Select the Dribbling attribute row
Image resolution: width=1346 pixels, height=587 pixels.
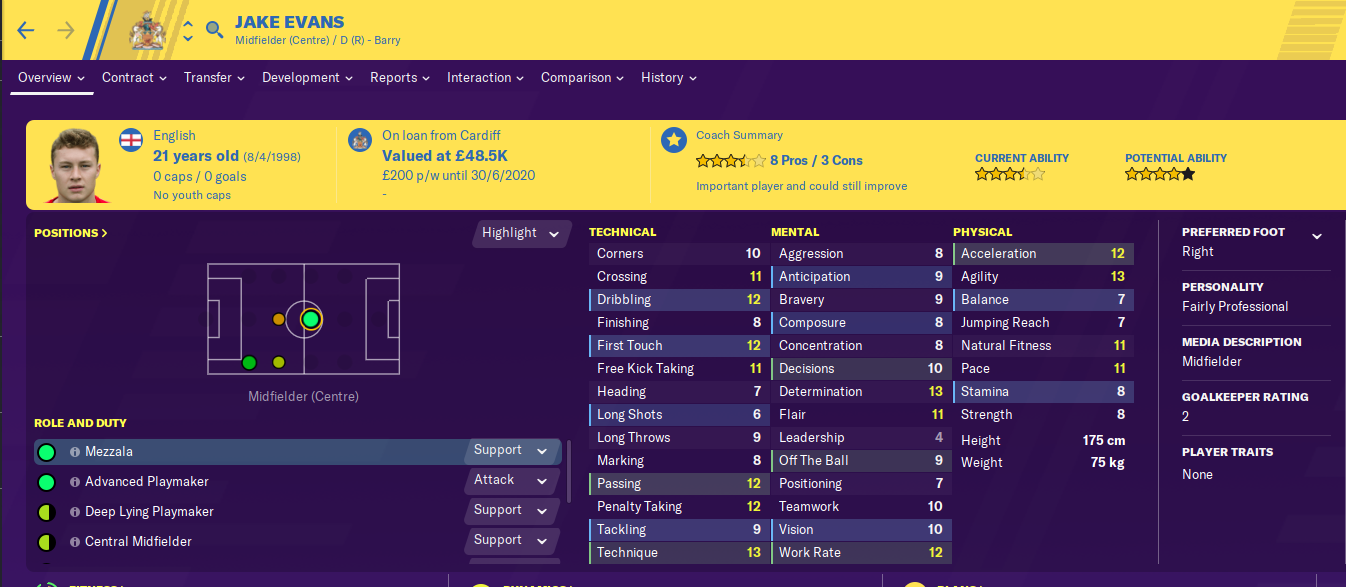point(679,300)
